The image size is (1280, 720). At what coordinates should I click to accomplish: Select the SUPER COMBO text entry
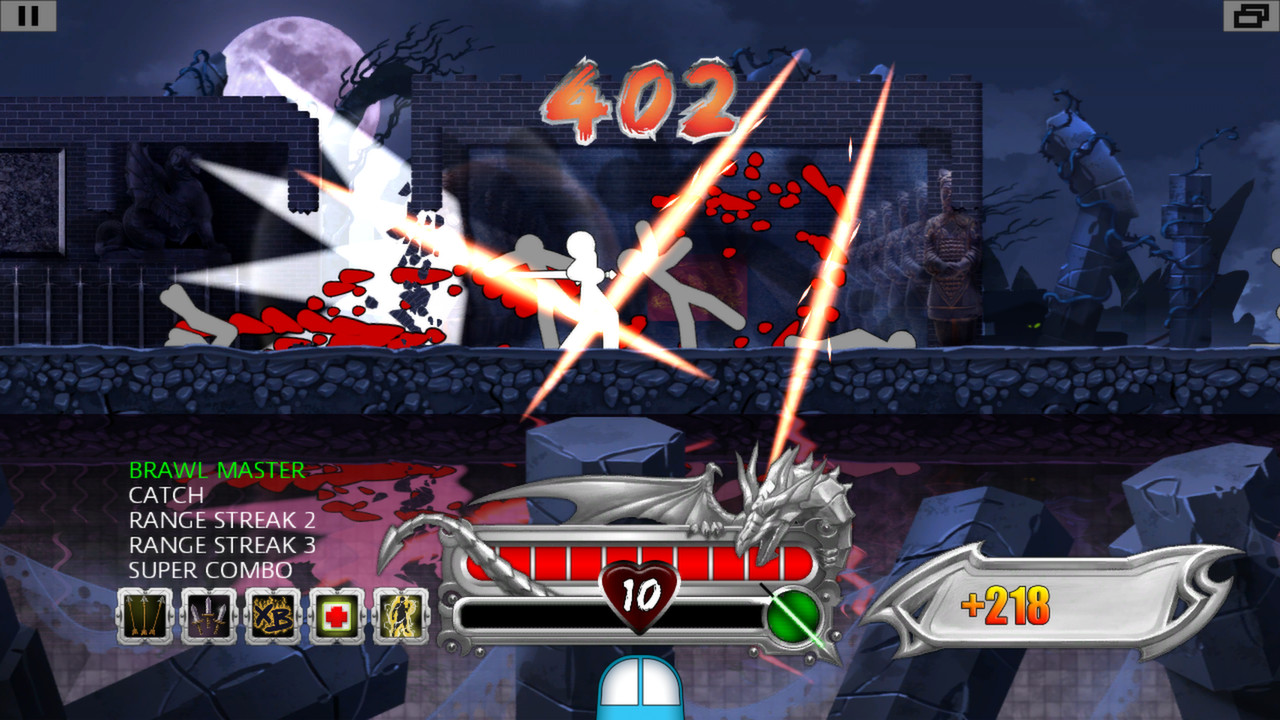click(209, 570)
